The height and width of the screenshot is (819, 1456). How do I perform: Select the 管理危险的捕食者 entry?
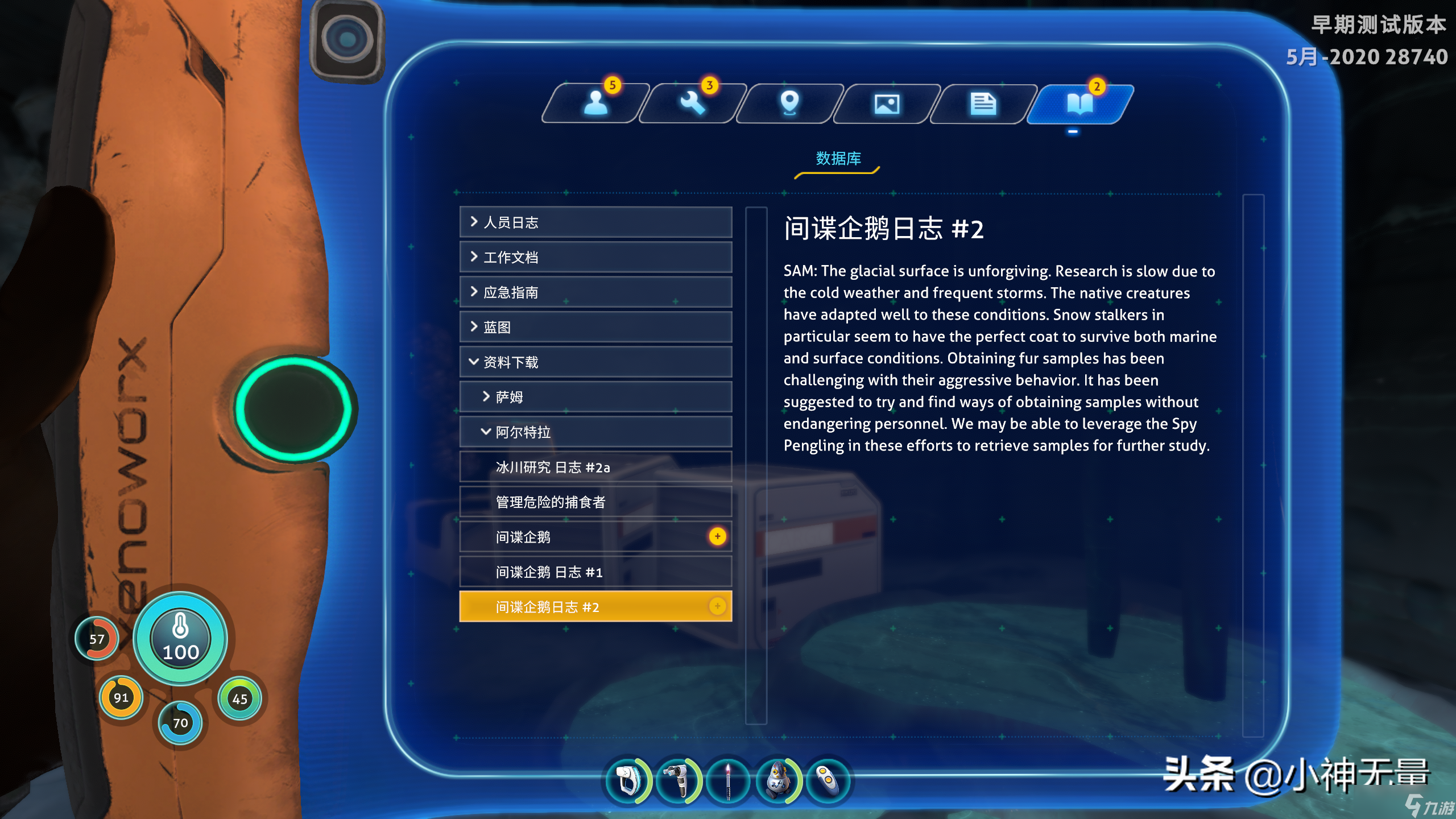[595, 502]
